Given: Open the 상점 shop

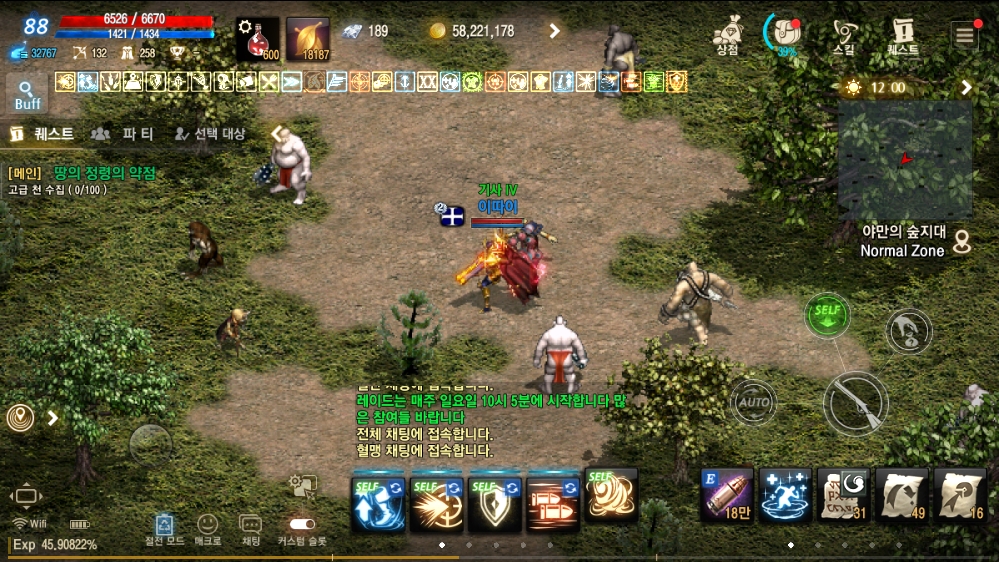Looking at the screenshot, I should 727,34.
